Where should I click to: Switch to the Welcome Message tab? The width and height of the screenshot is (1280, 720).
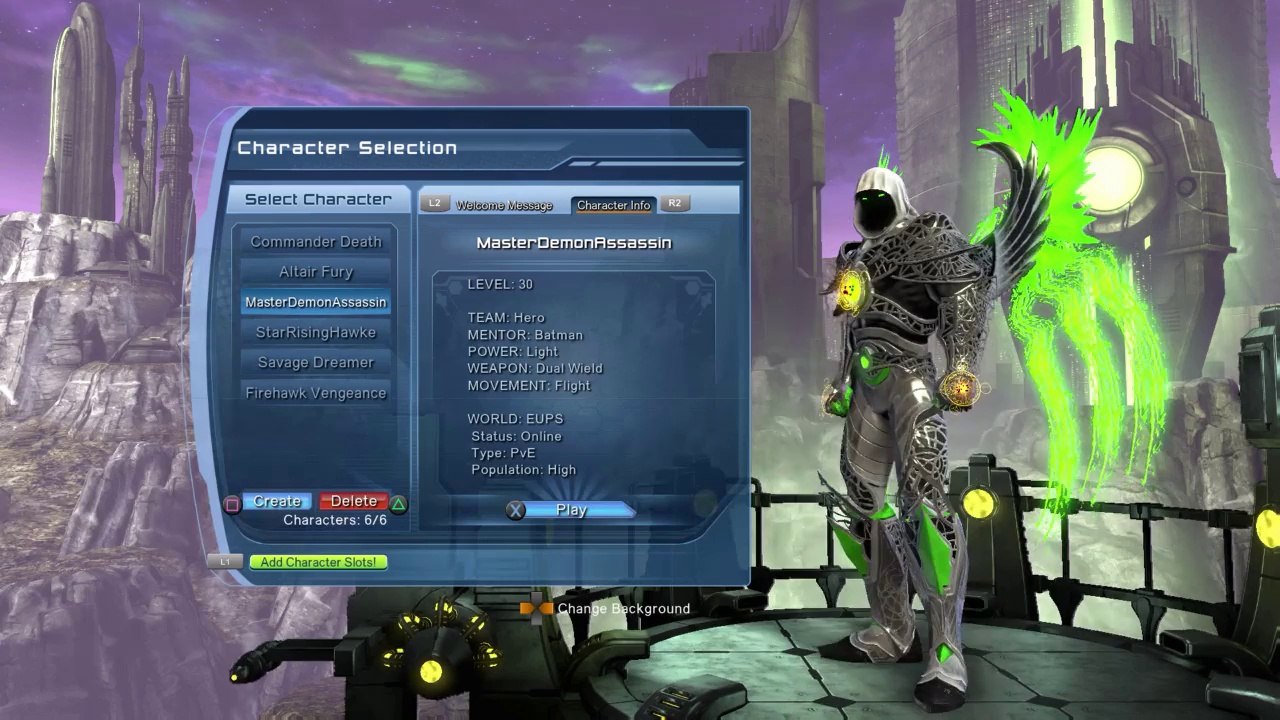pyautogui.click(x=504, y=205)
